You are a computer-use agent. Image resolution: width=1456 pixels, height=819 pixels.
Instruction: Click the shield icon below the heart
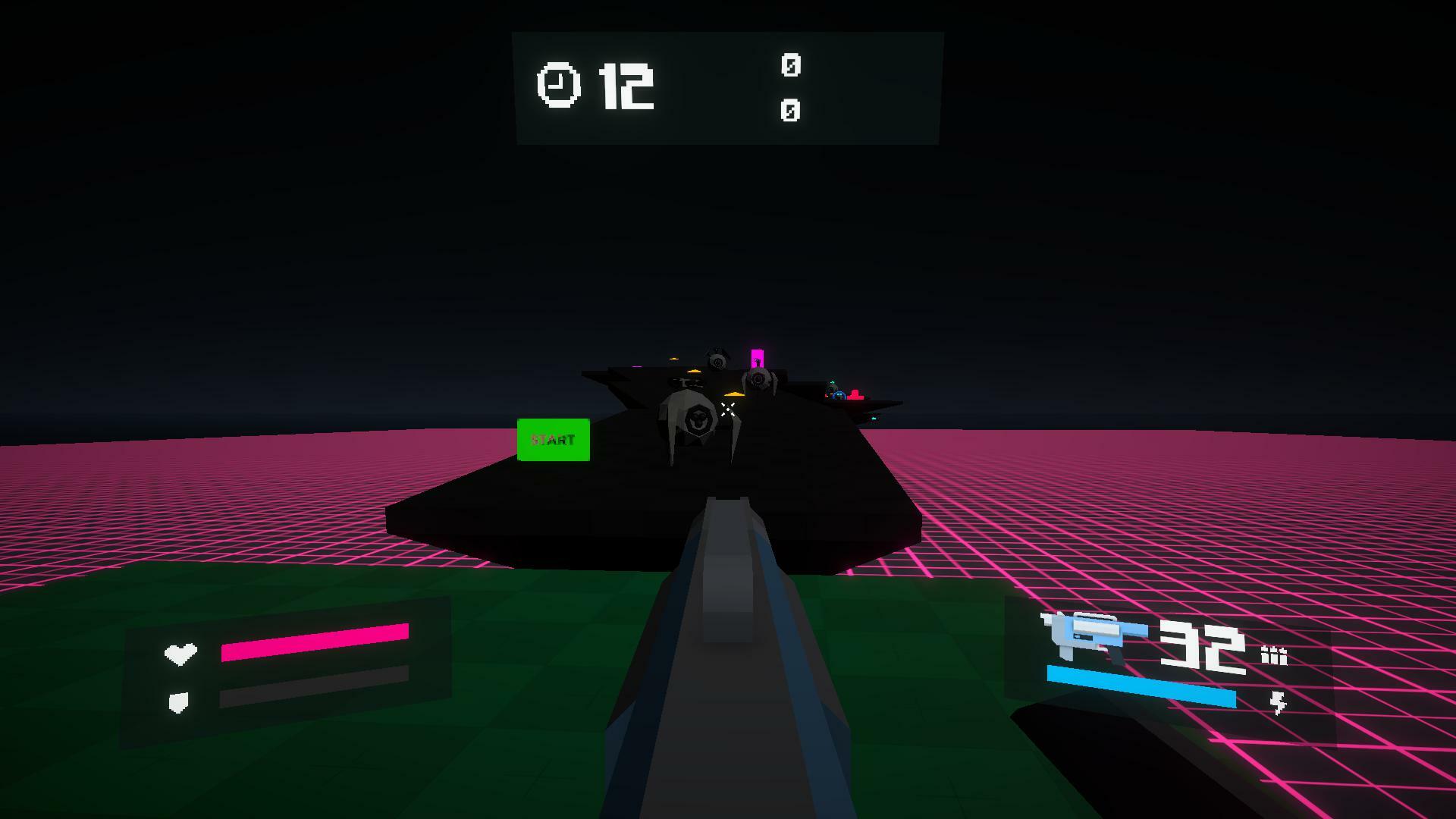[x=177, y=701]
